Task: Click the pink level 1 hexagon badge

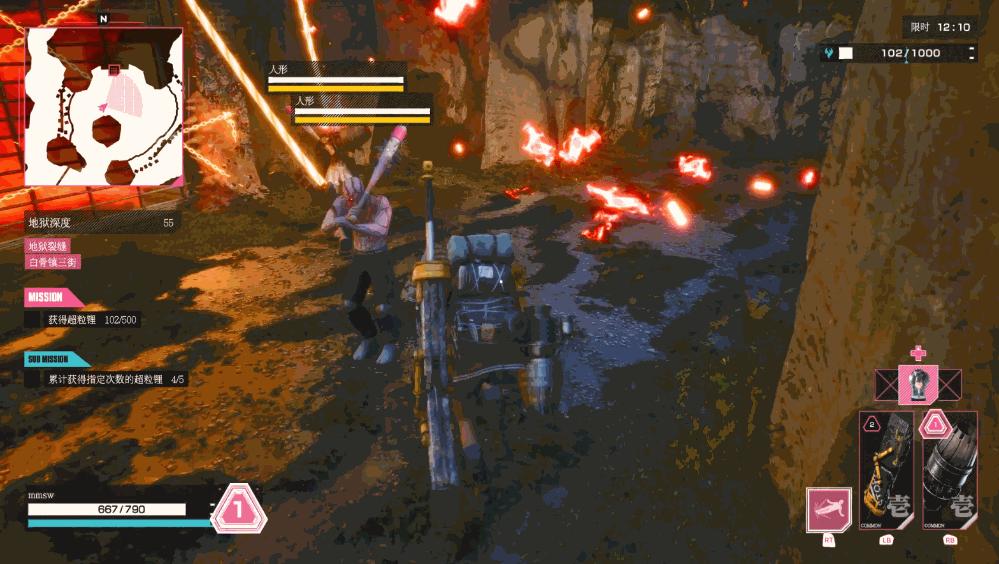Action: coord(239,509)
